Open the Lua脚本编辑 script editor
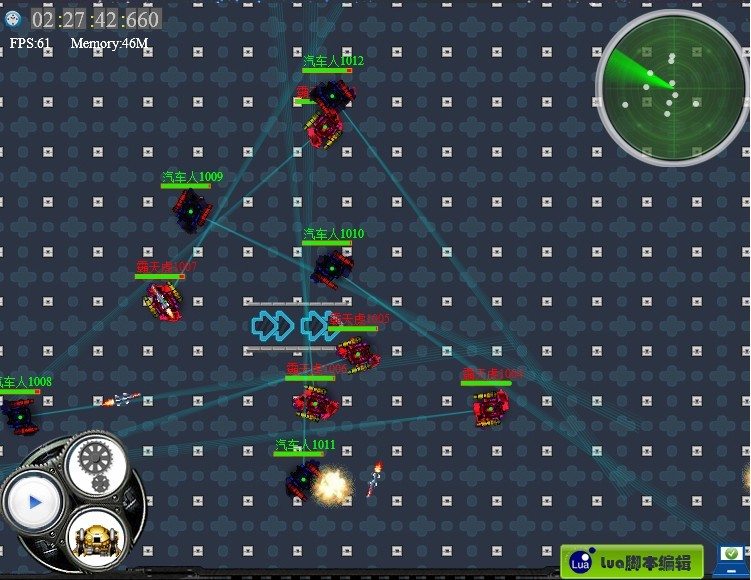The image size is (751, 580). [631, 561]
